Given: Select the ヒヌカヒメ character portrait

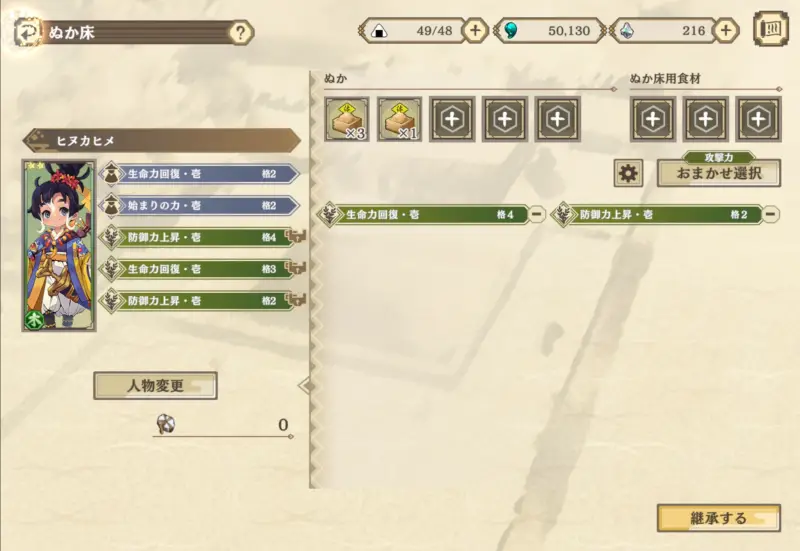Looking at the screenshot, I should coord(59,245).
